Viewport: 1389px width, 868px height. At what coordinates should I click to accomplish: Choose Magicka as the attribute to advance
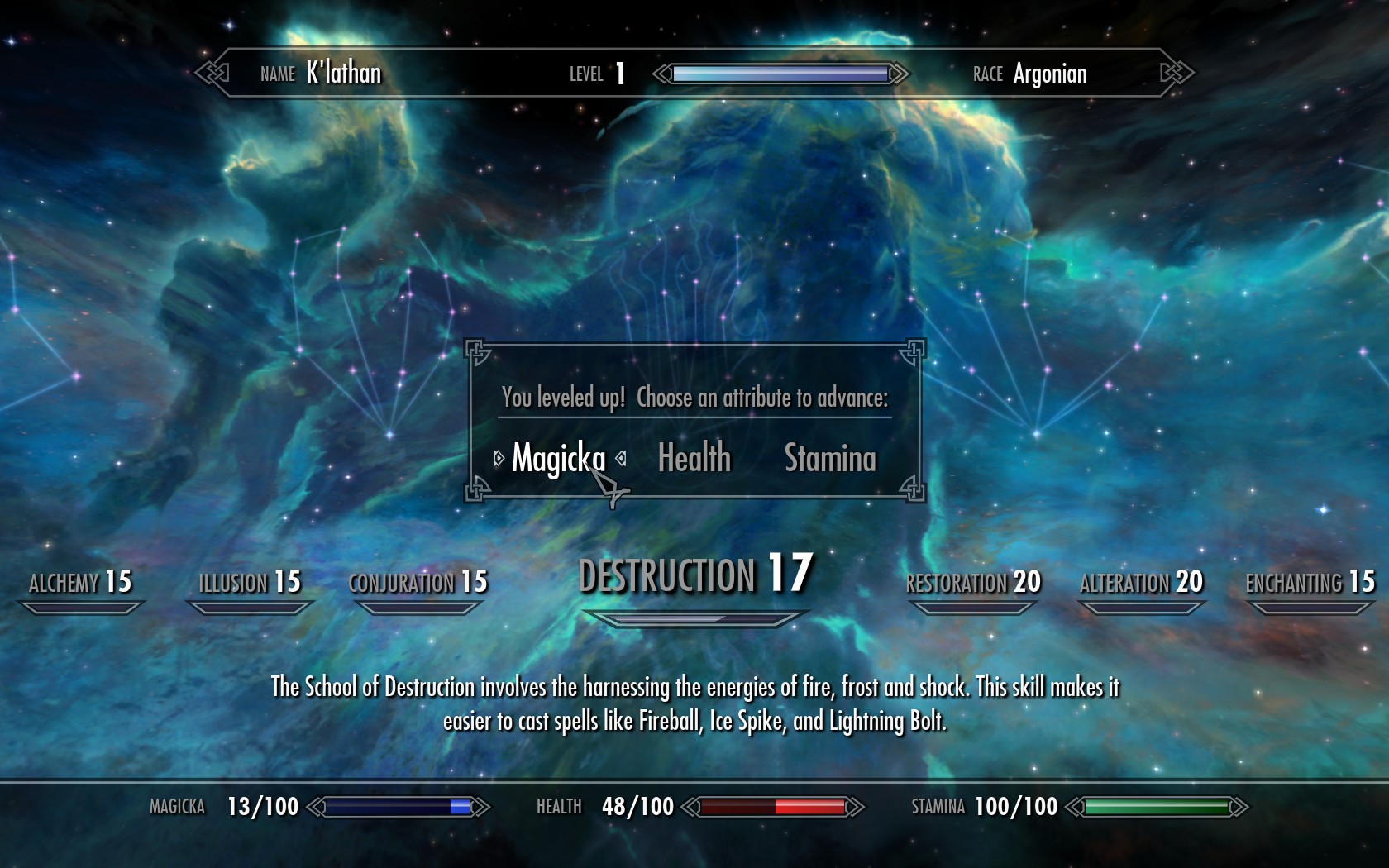click(558, 459)
